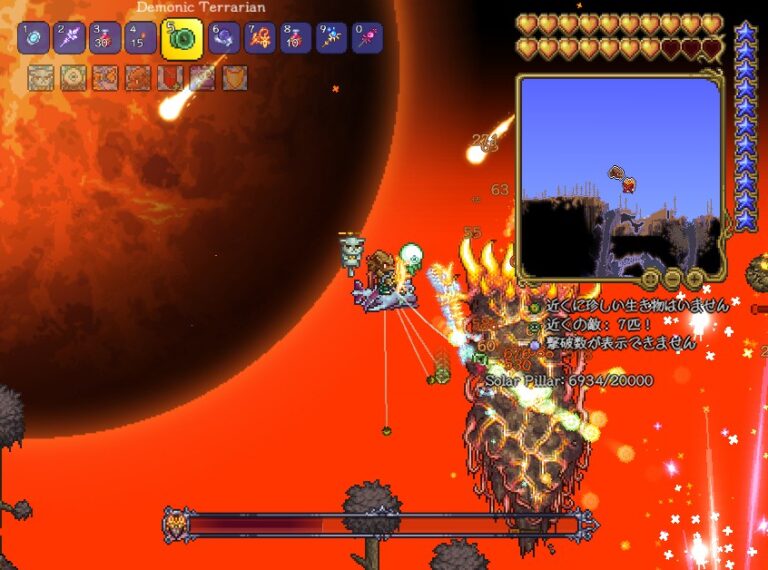The image size is (768, 570).
Task: Select hotbar slot 4 with 15 items
Action: pyautogui.click(x=140, y=38)
